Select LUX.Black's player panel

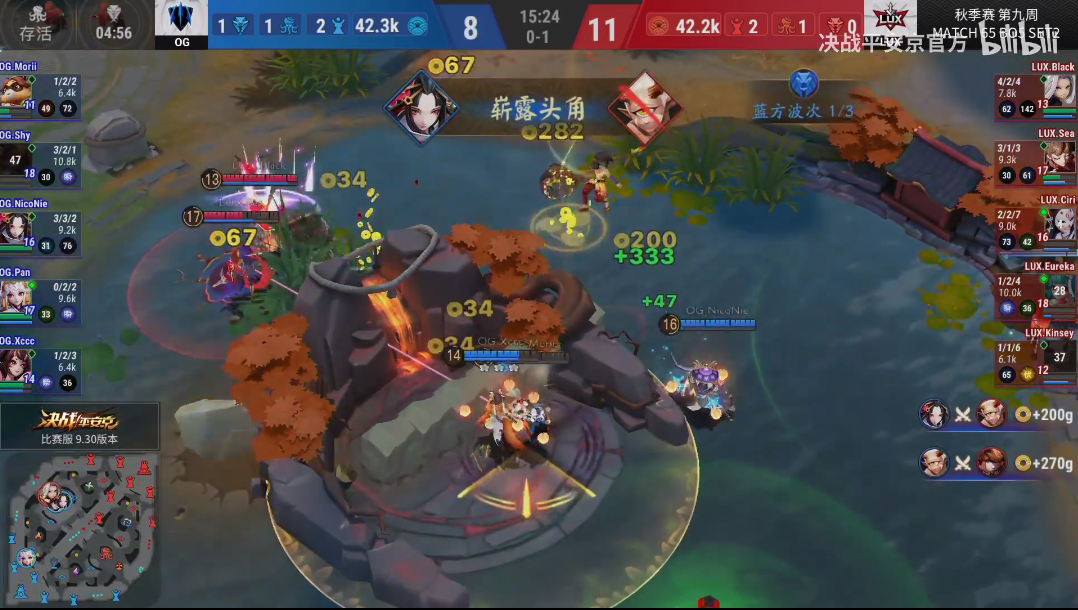click(x=1035, y=93)
